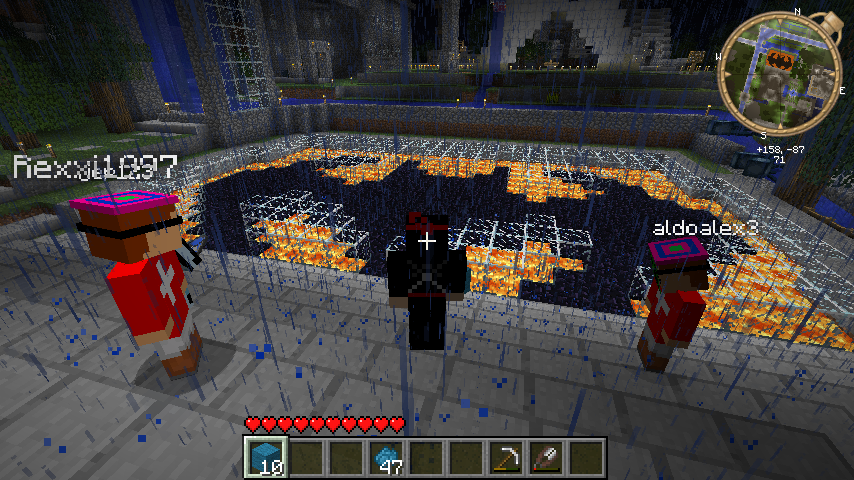Select the diamond block hotbar slot
Image resolution: width=854 pixels, height=480 pixels.
click(x=265, y=457)
